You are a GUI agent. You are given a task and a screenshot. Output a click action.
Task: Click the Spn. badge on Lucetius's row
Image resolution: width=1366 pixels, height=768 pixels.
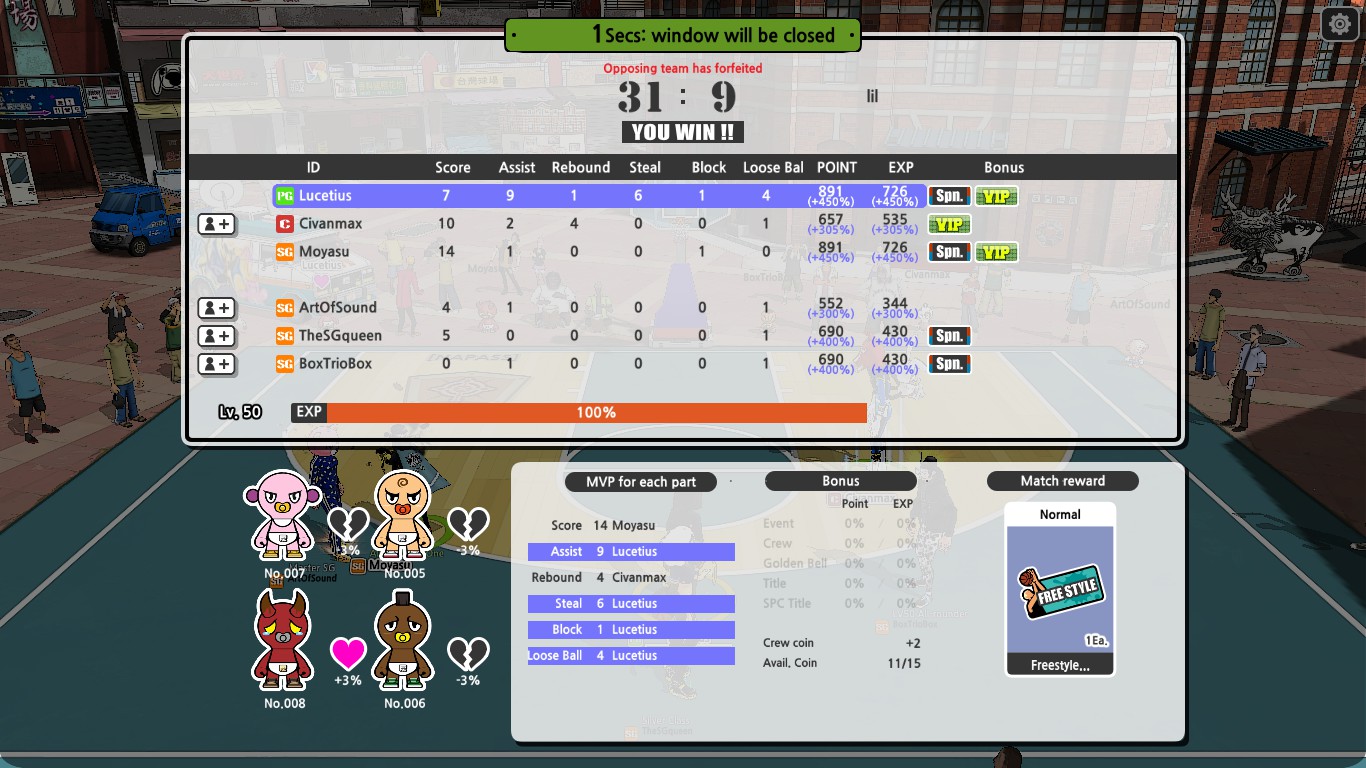click(x=948, y=196)
